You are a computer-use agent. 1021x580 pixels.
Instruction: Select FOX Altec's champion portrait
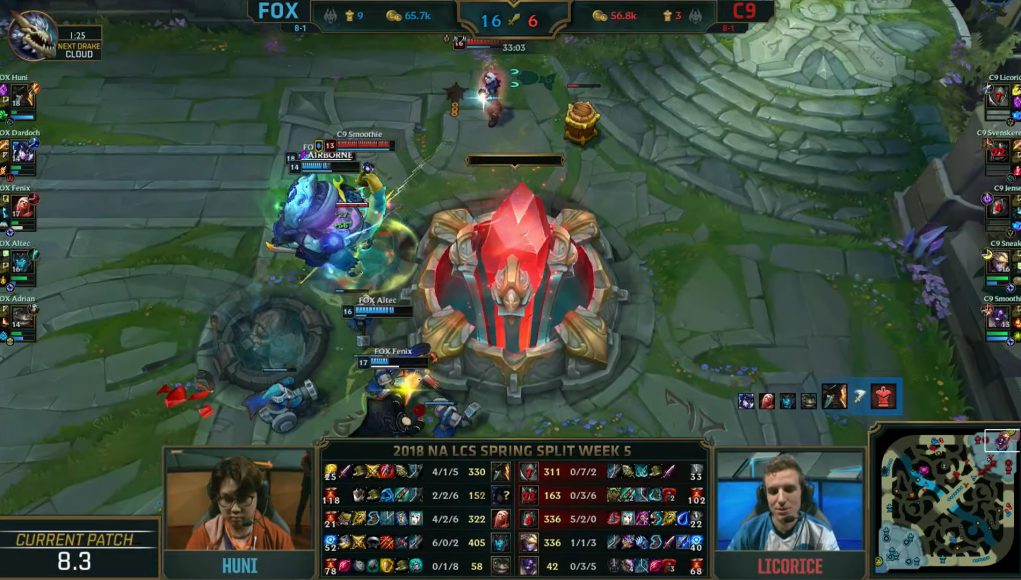tap(21, 264)
